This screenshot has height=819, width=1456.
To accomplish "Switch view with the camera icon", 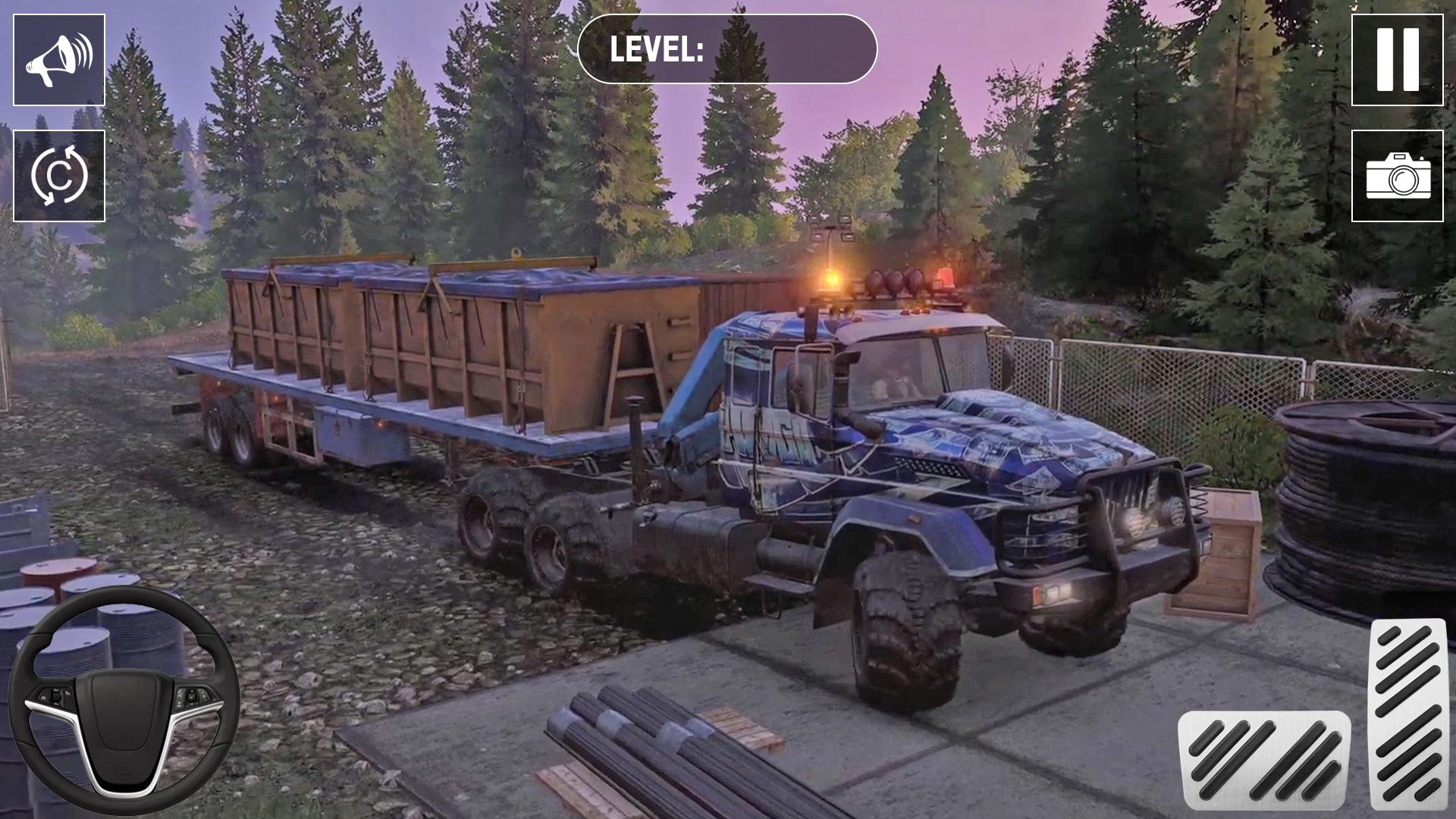I will point(1397,176).
